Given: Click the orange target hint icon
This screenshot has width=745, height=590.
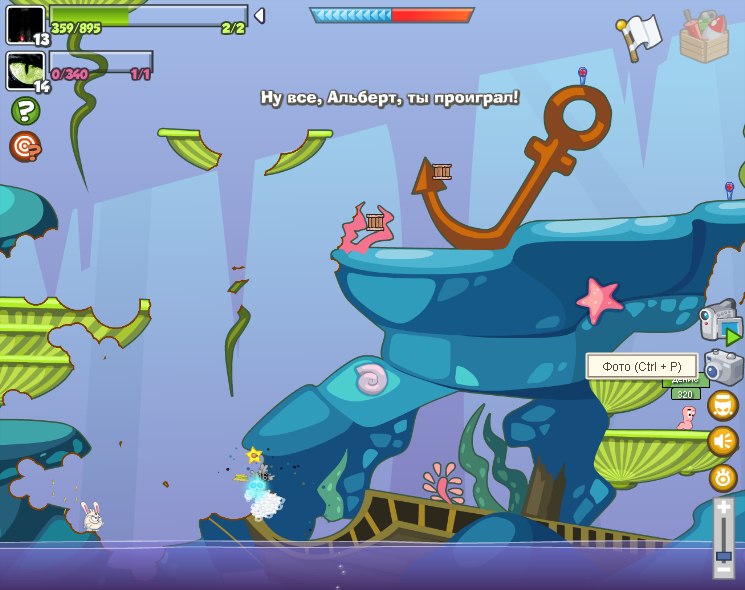Looking at the screenshot, I should (x=25, y=146).
